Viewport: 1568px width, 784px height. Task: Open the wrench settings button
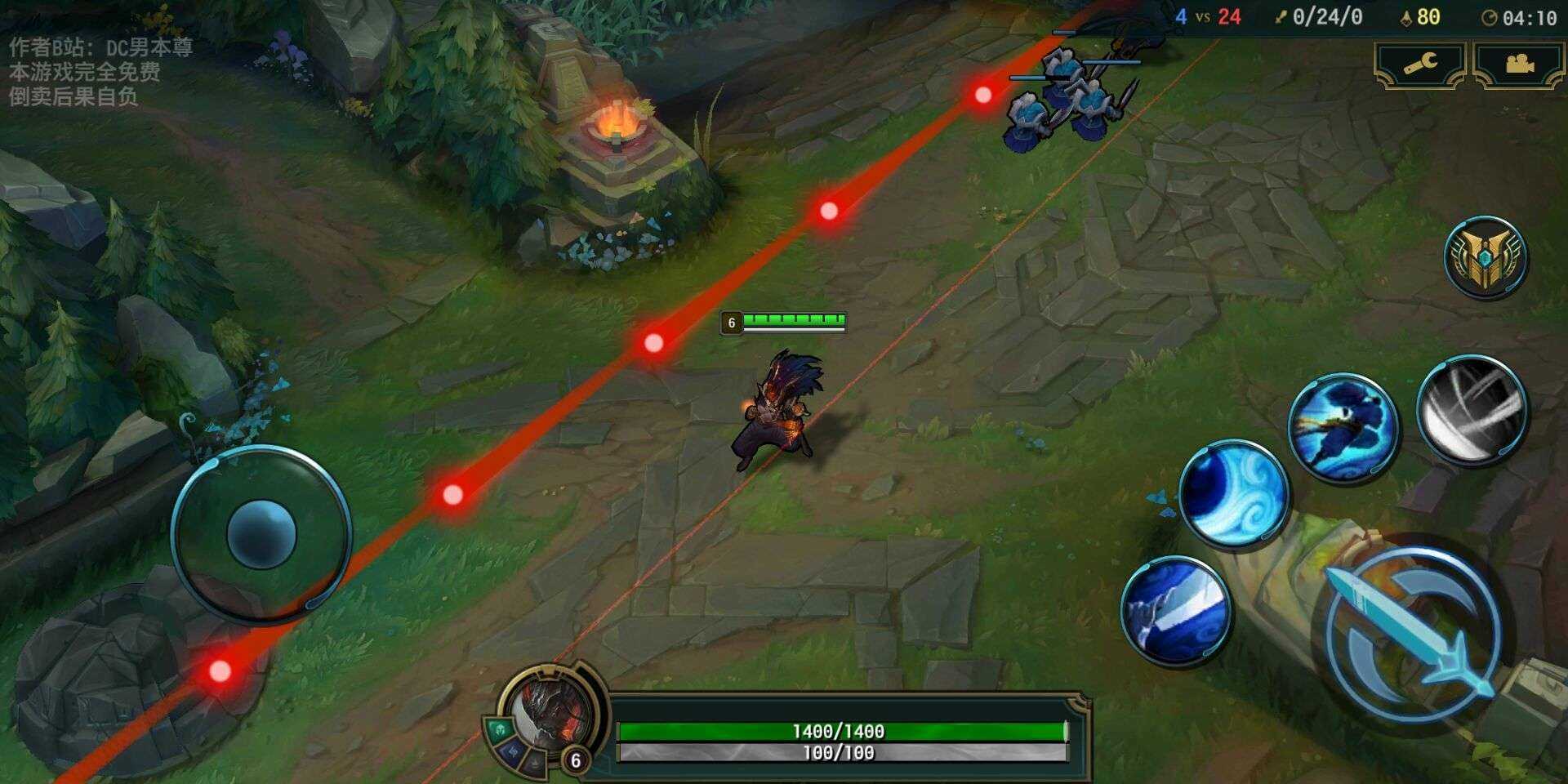(1420, 65)
